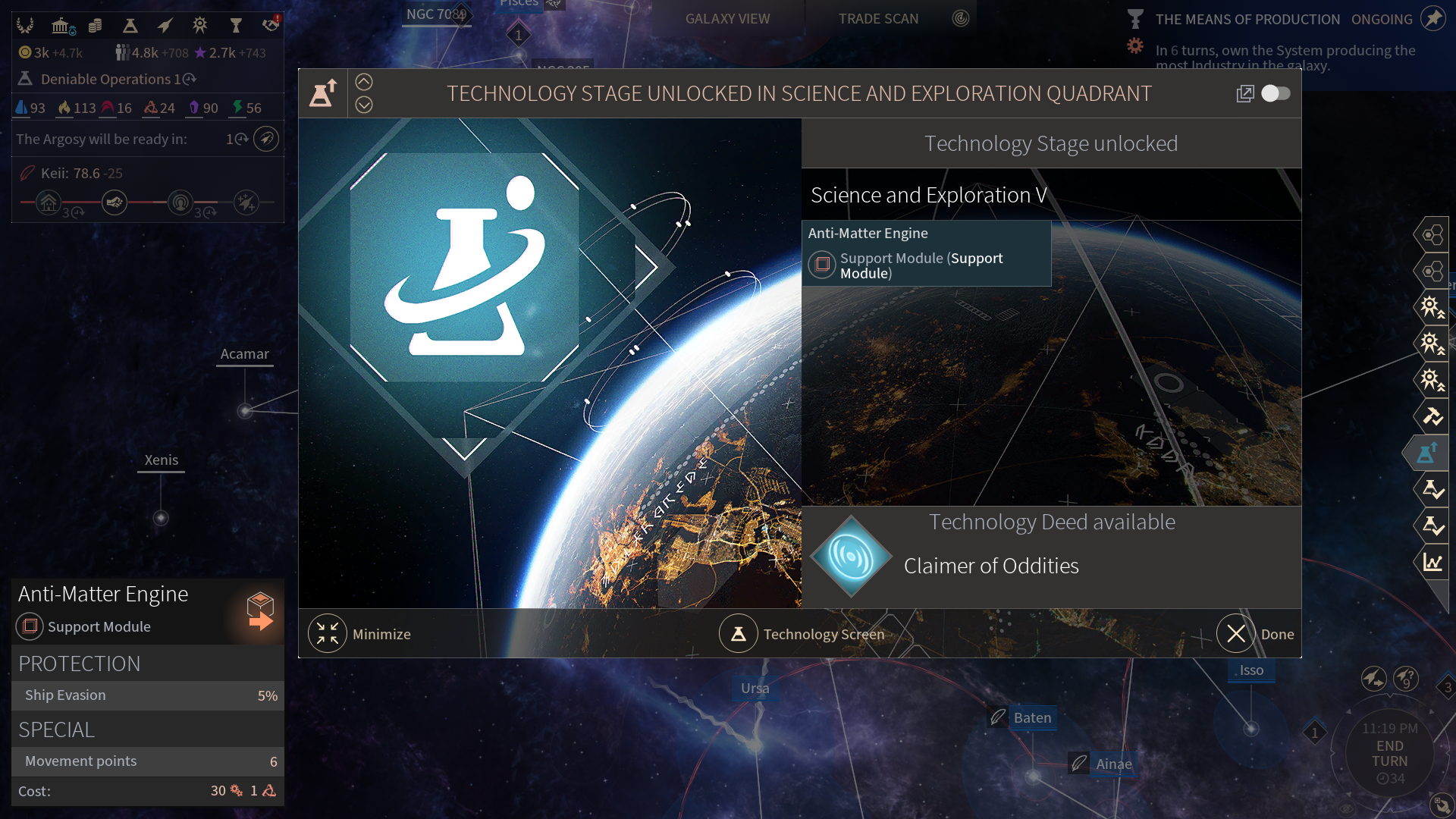End the current turn
The image size is (1456, 819).
(x=1390, y=753)
